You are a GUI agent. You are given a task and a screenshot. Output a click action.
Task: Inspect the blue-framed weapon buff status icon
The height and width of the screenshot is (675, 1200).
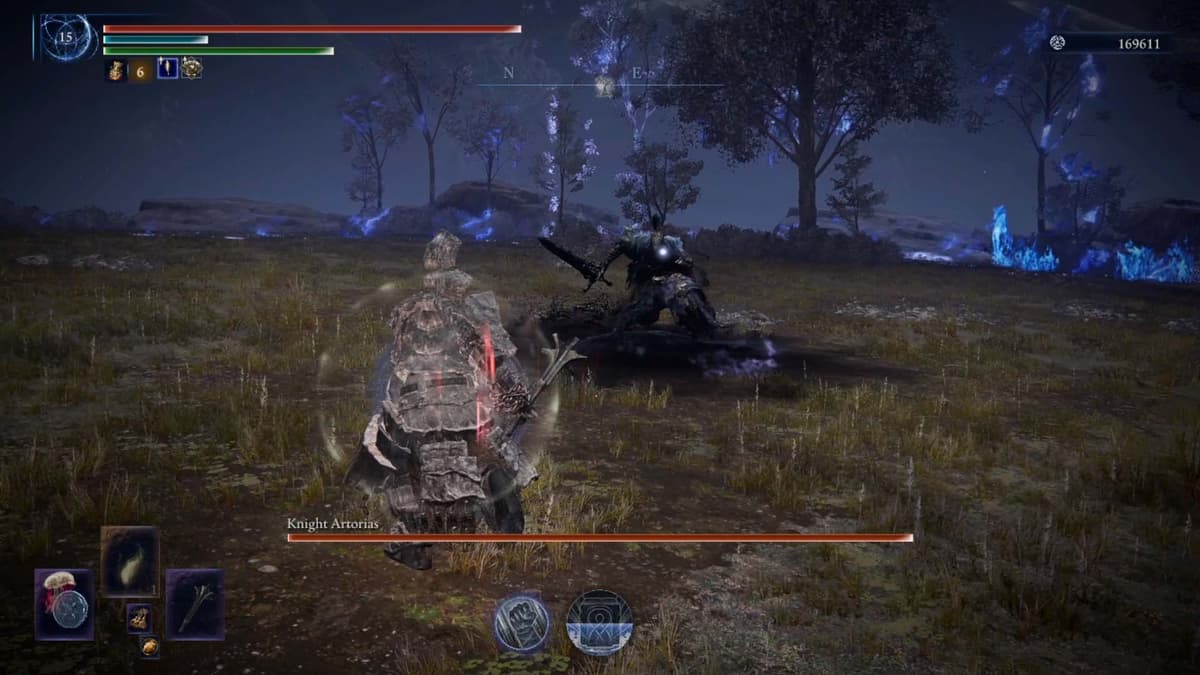[167, 69]
